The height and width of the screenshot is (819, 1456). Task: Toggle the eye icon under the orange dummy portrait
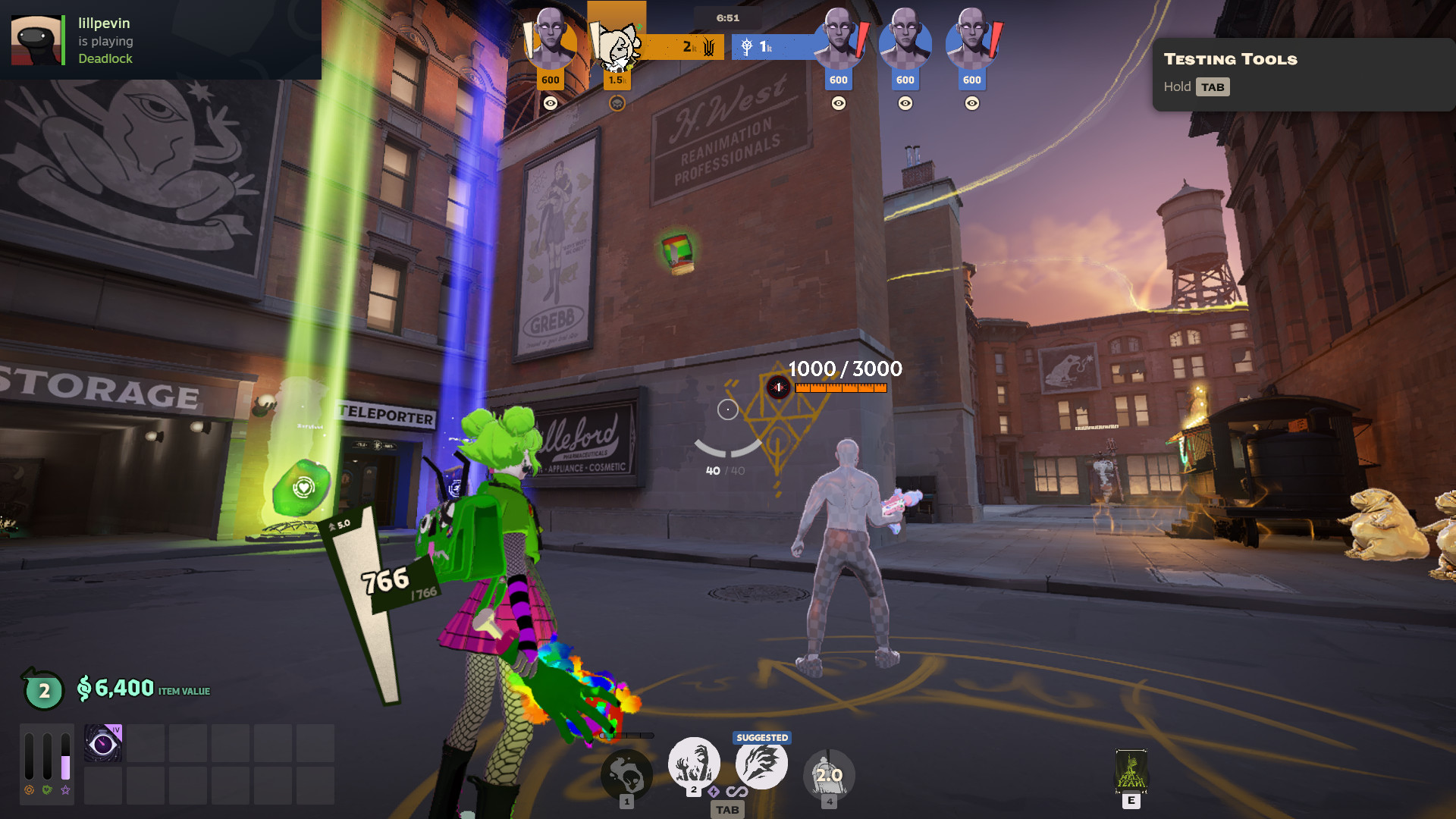tap(551, 103)
